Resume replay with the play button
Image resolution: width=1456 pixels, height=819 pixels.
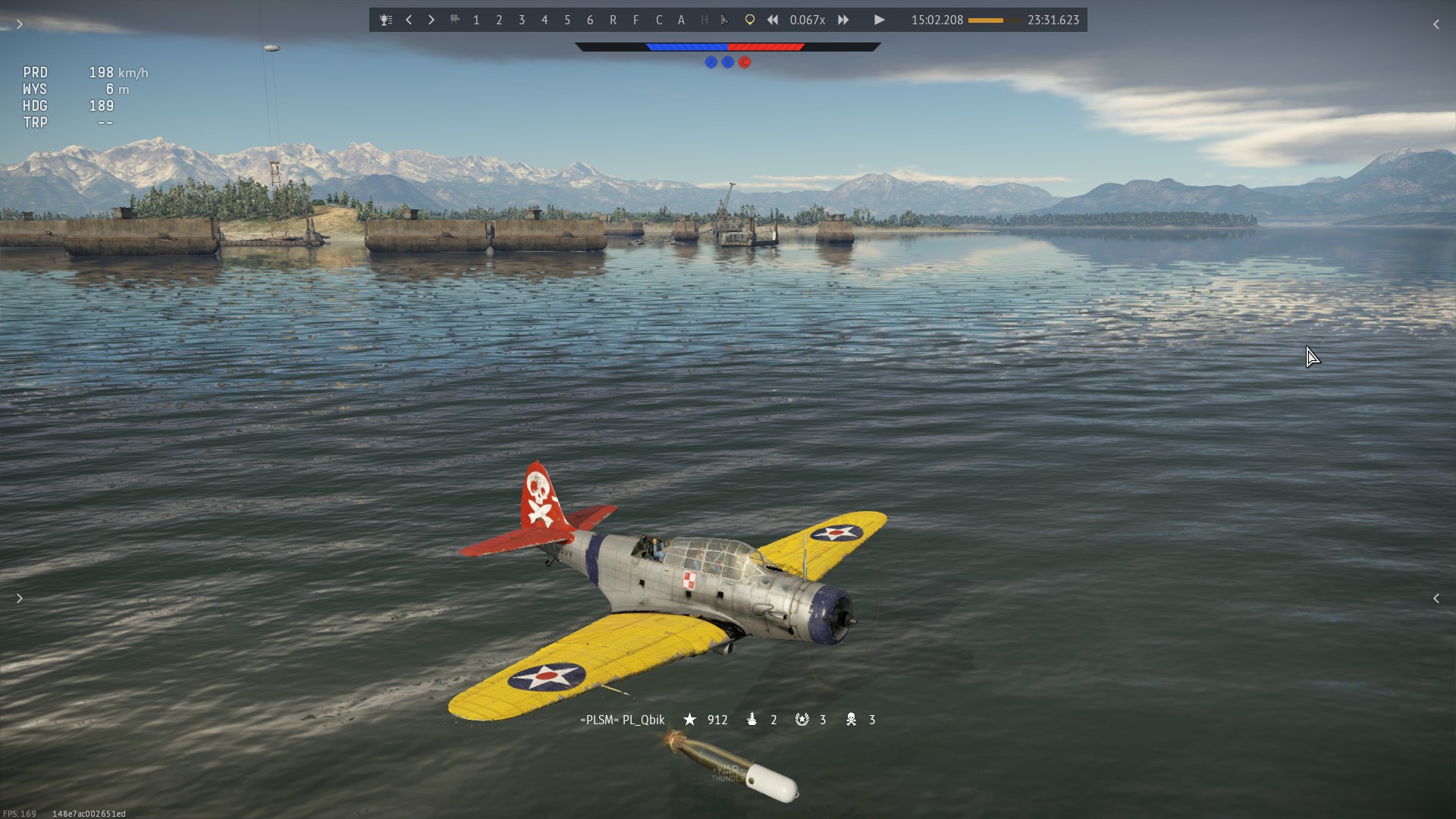click(x=879, y=20)
